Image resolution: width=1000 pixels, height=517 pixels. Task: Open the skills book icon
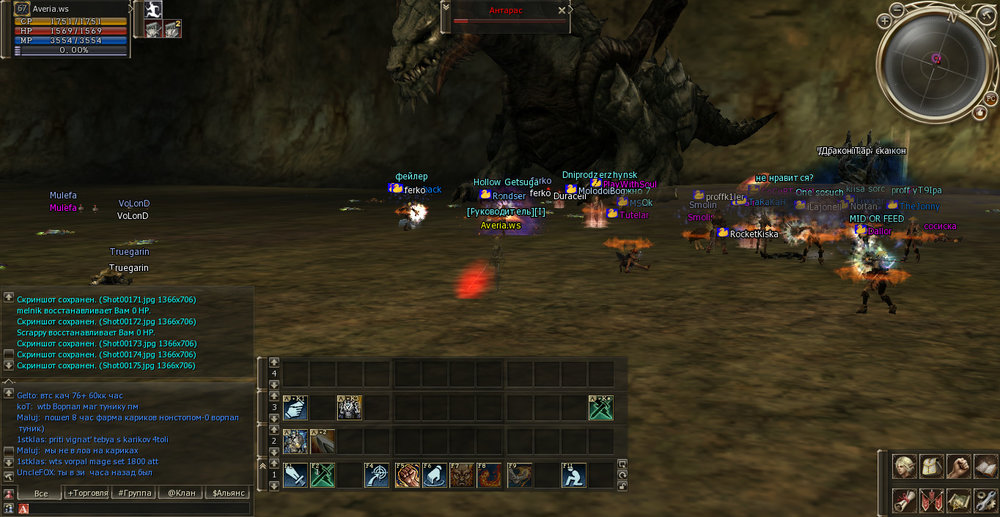click(985, 467)
